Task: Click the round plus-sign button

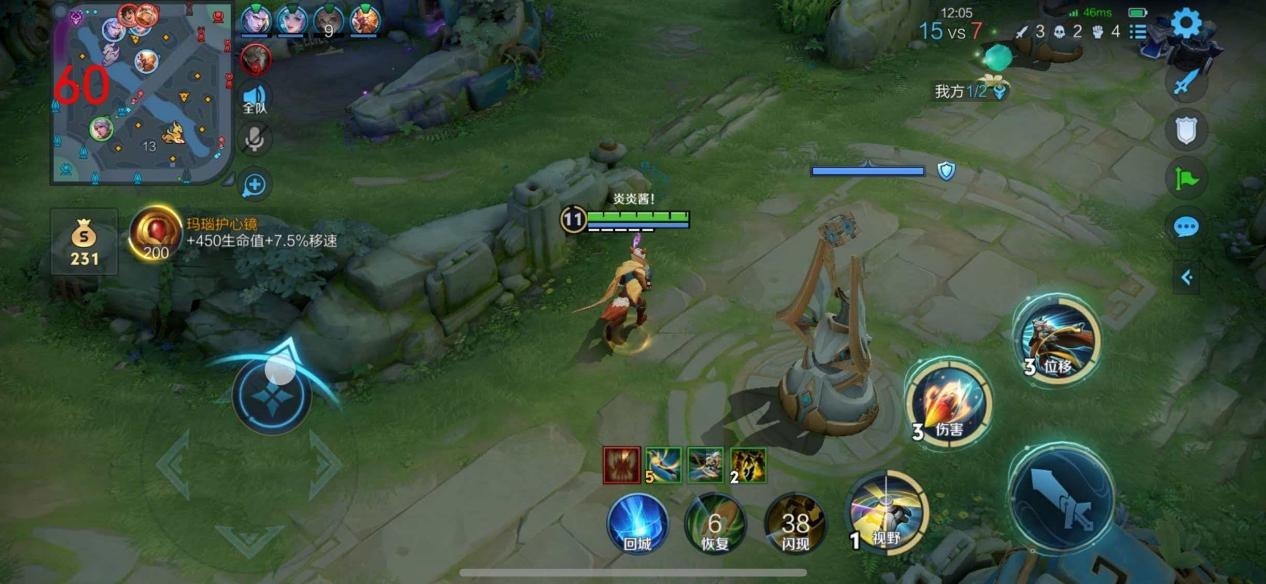Action: (255, 184)
